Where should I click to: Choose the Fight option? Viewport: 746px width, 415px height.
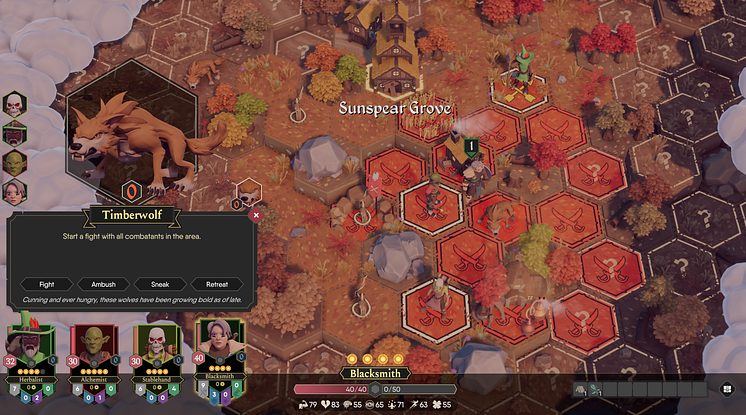tap(46, 284)
